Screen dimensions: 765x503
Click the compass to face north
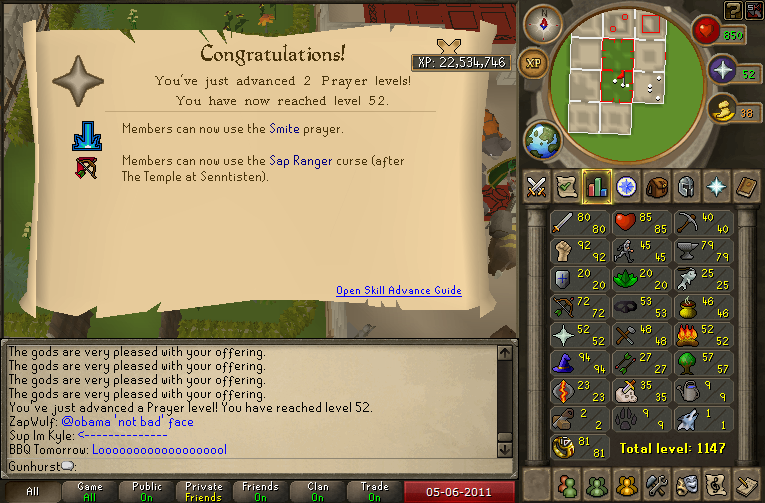point(543,23)
